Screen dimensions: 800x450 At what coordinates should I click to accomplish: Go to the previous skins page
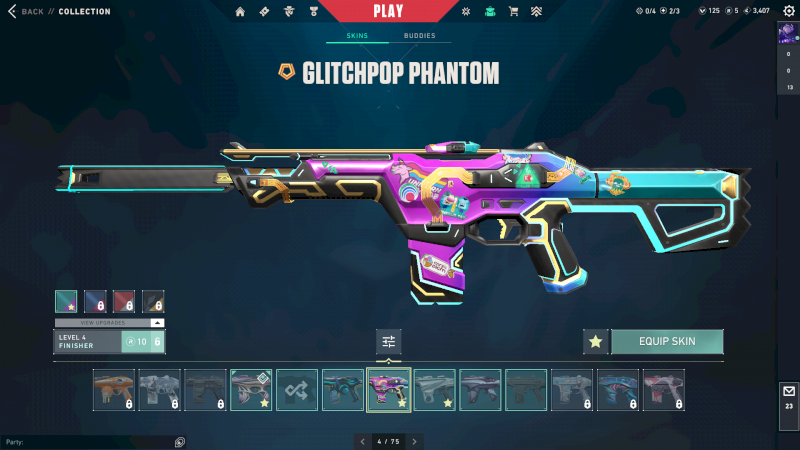(363, 441)
